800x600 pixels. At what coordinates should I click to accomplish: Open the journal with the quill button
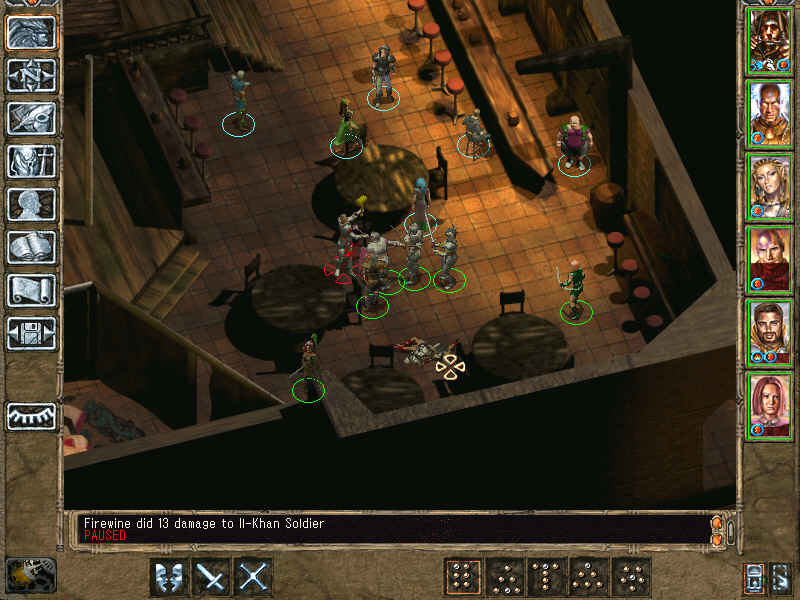(31, 118)
